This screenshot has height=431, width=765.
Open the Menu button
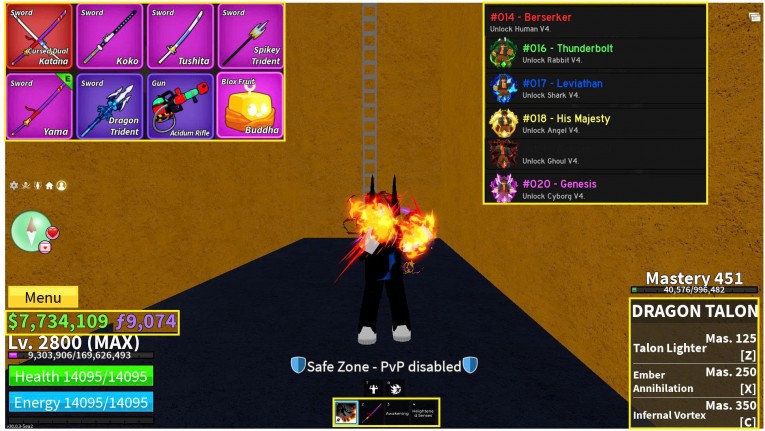(x=43, y=297)
